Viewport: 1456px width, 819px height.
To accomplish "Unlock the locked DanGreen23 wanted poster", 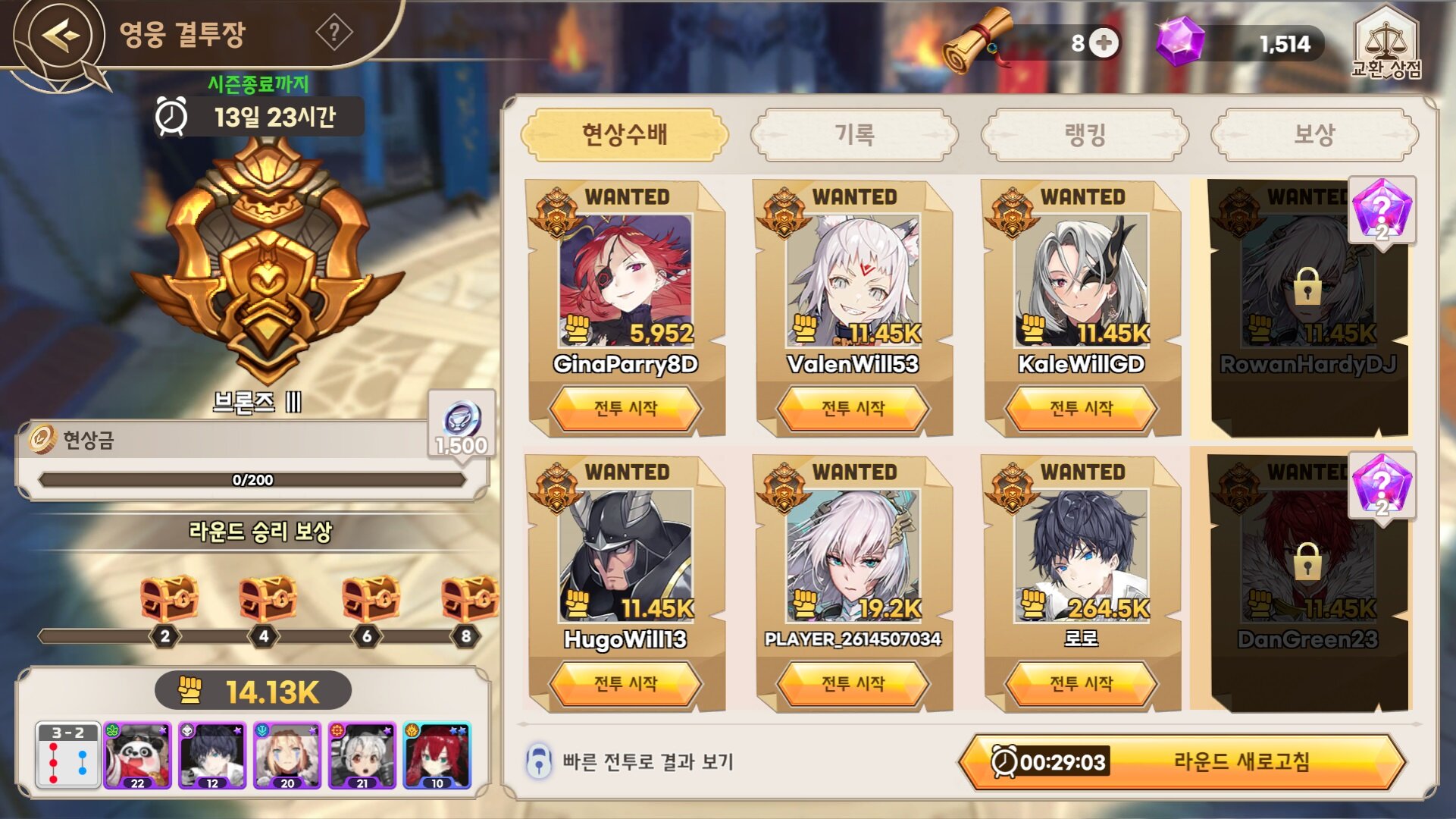I will 1307,563.
